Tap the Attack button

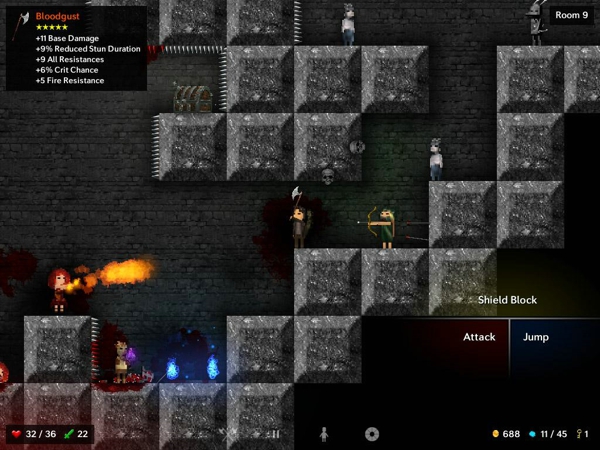point(479,338)
